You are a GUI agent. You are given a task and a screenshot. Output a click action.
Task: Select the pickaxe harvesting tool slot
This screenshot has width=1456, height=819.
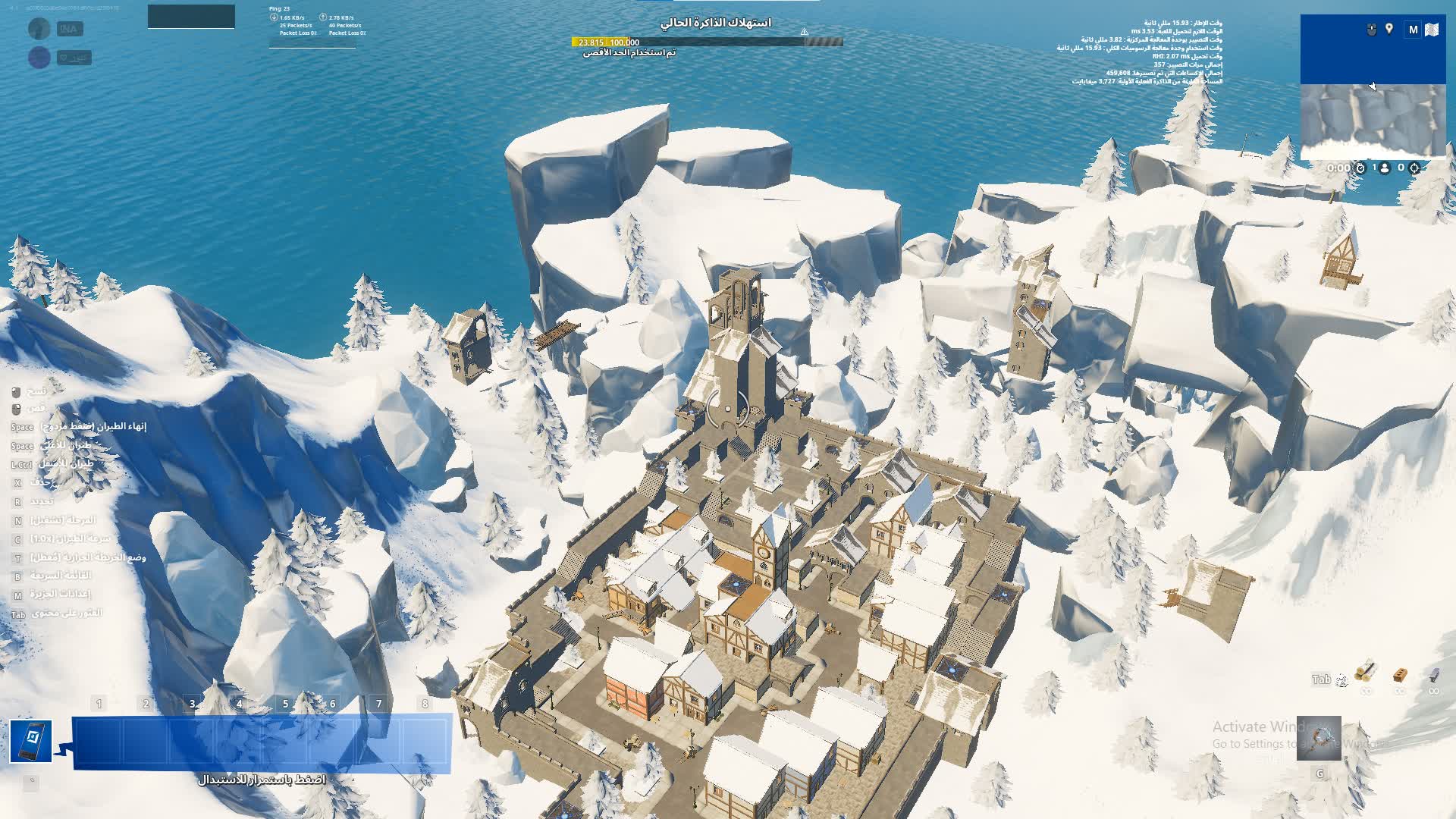(1319, 739)
